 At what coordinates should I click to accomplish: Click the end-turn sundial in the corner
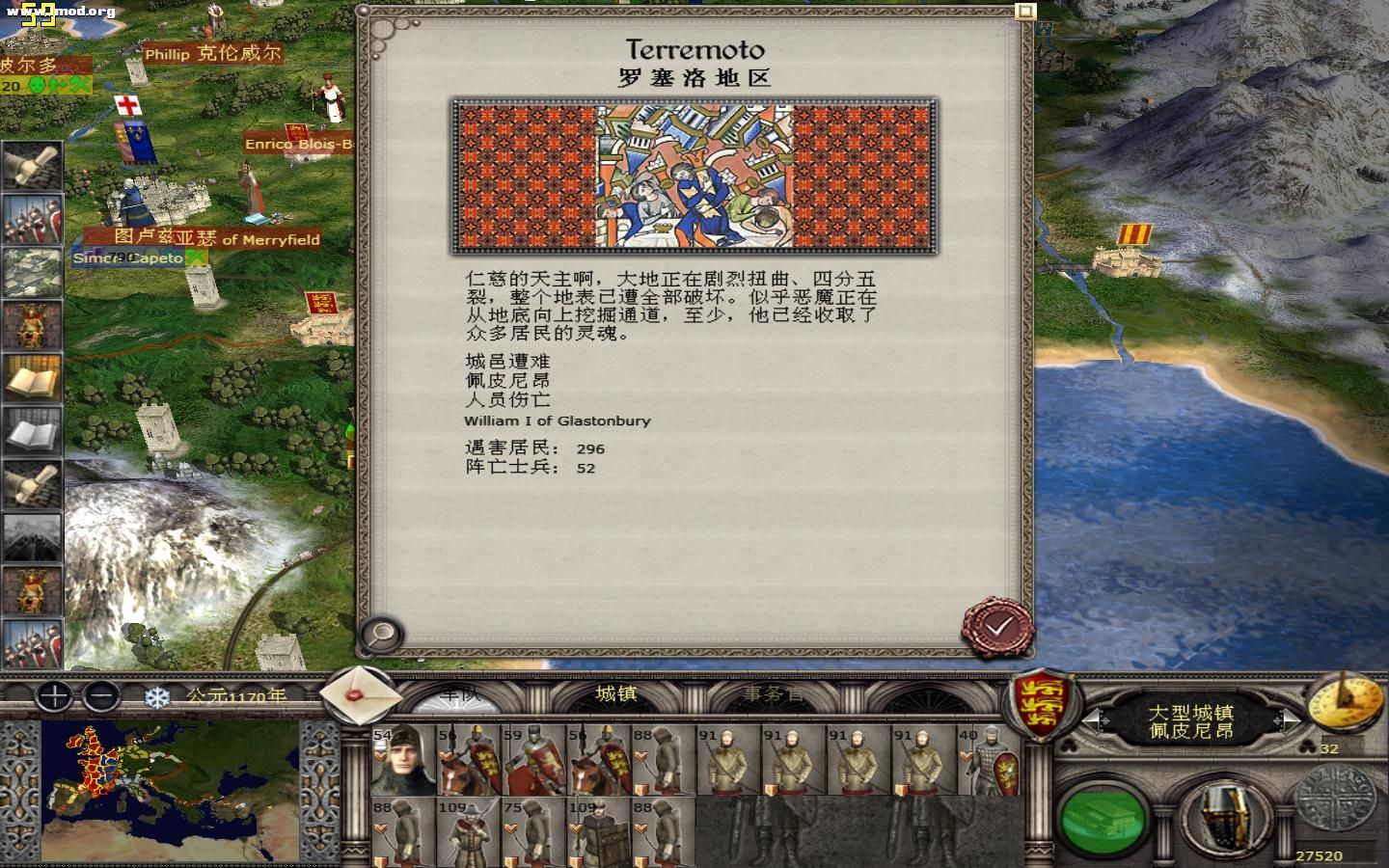point(1347,706)
